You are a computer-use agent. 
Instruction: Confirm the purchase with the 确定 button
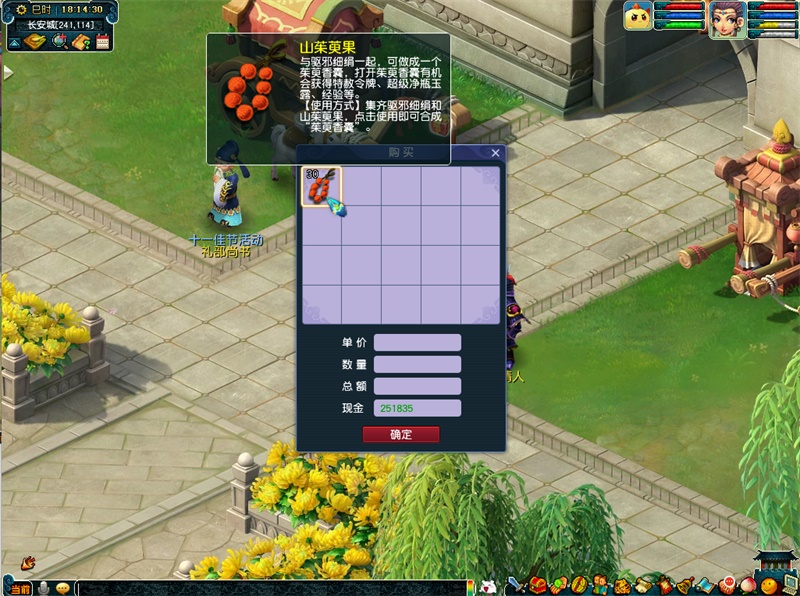tap(400, 435)
